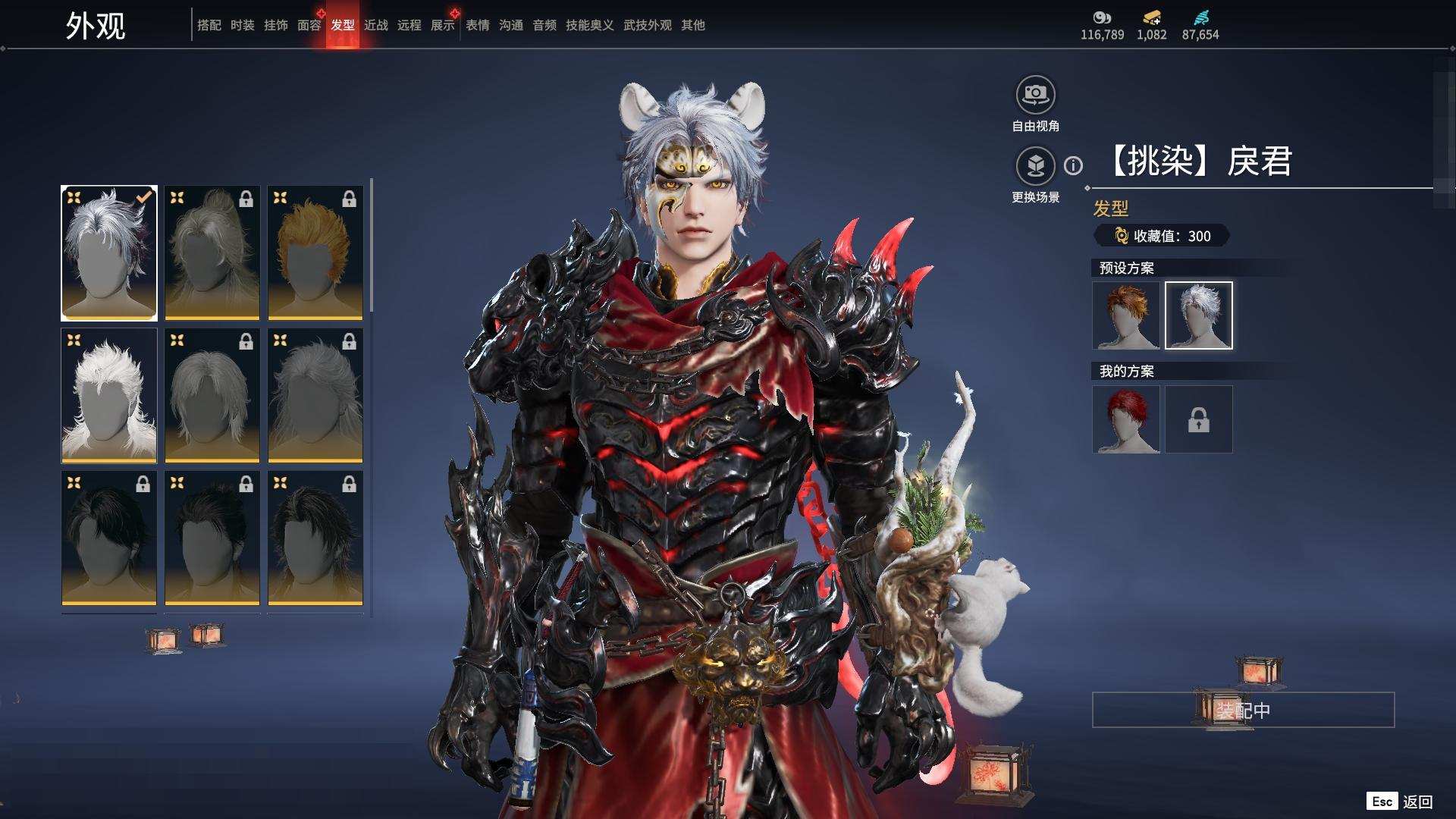The image size is (1456, 819).
Task: Go to the 面容 face tab
Action: tap(309, 25)
